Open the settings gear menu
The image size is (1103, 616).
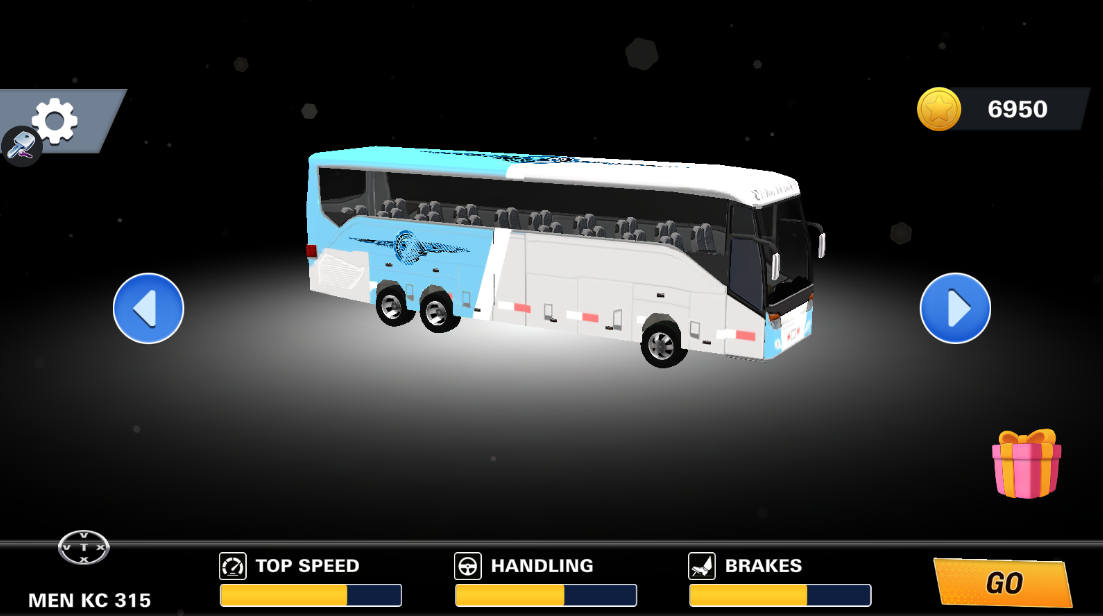click(55, 120)
